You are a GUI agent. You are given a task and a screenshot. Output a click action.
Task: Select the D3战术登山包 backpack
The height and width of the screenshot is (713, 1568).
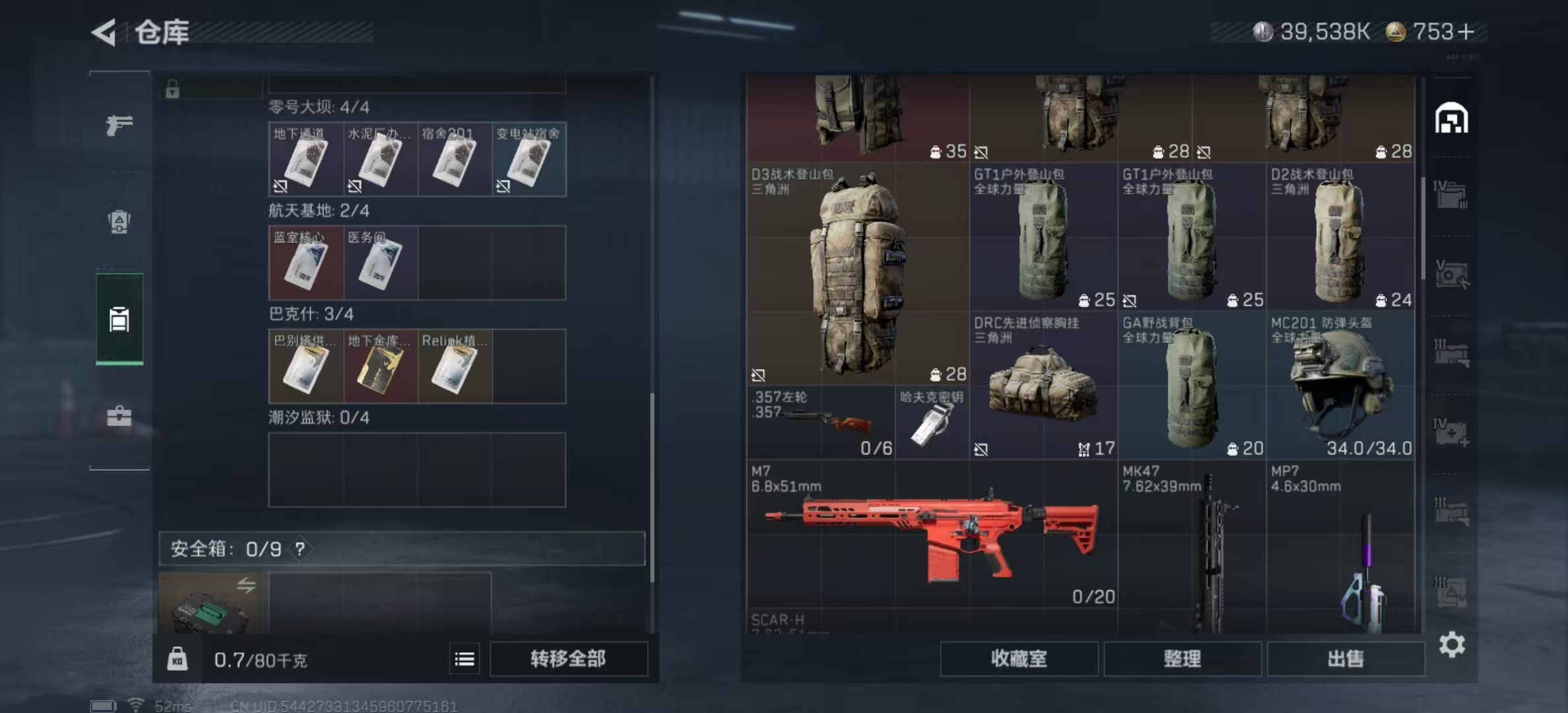(x=857, y=274)
